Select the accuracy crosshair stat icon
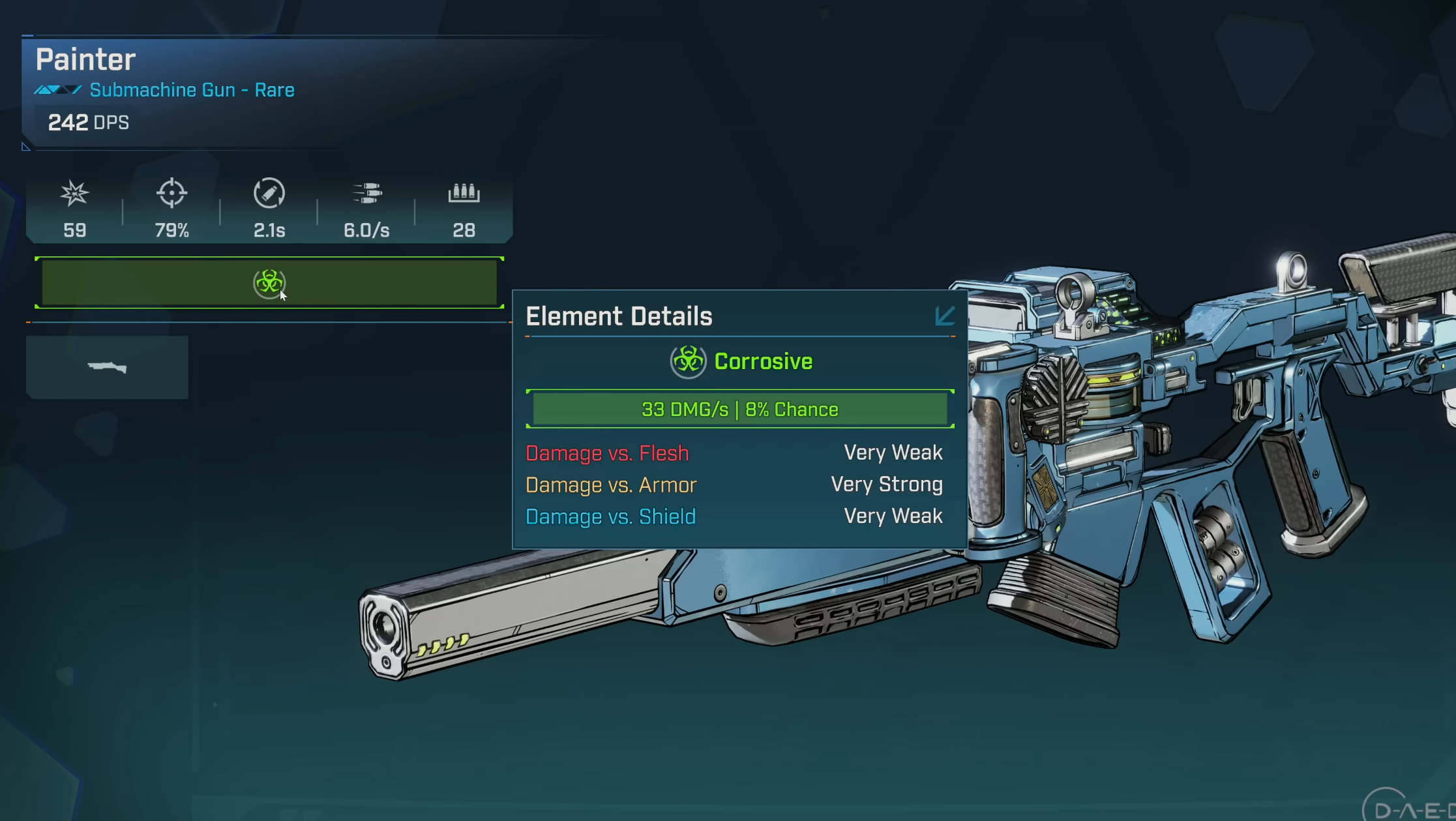 click(x=171, y=193)
